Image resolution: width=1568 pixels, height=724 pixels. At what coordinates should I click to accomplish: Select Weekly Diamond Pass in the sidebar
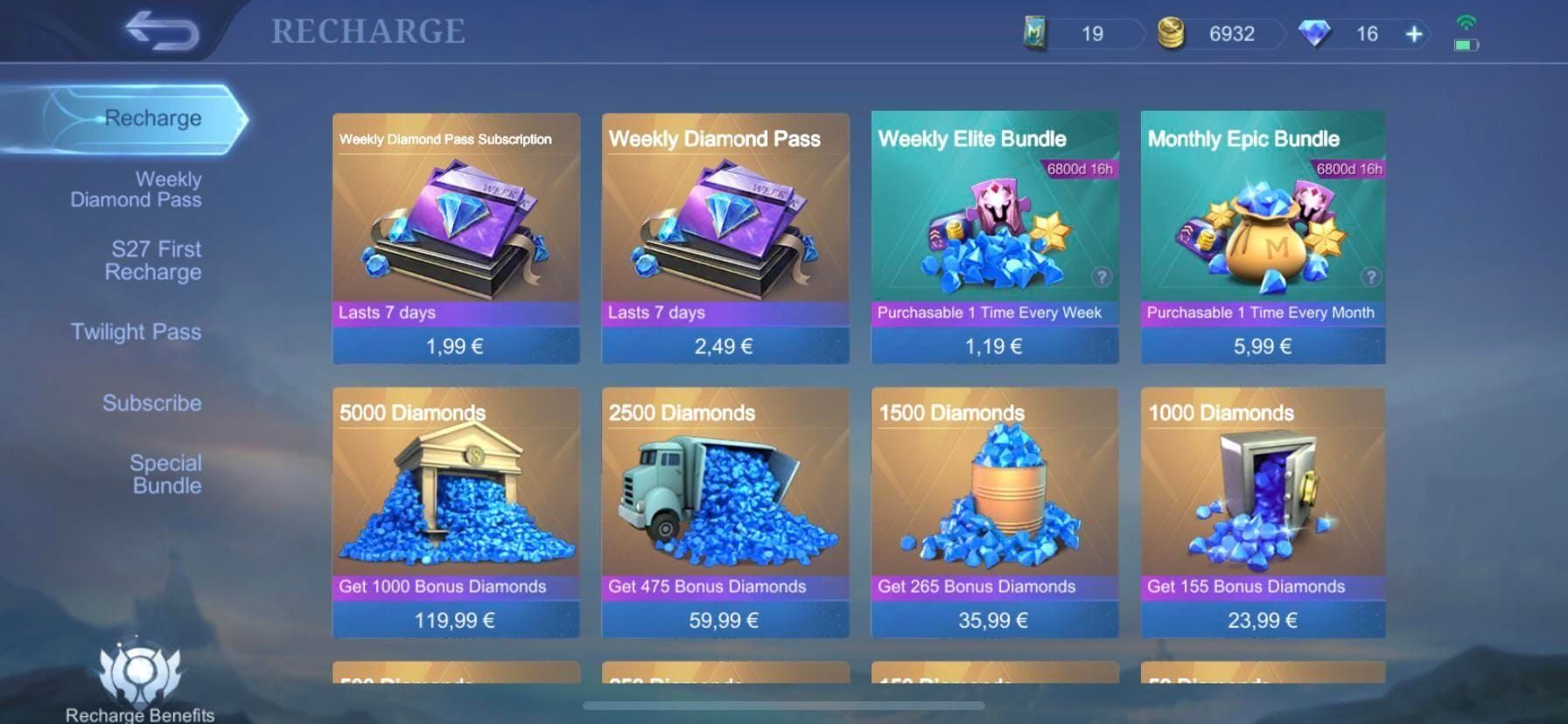click(137, 189)
